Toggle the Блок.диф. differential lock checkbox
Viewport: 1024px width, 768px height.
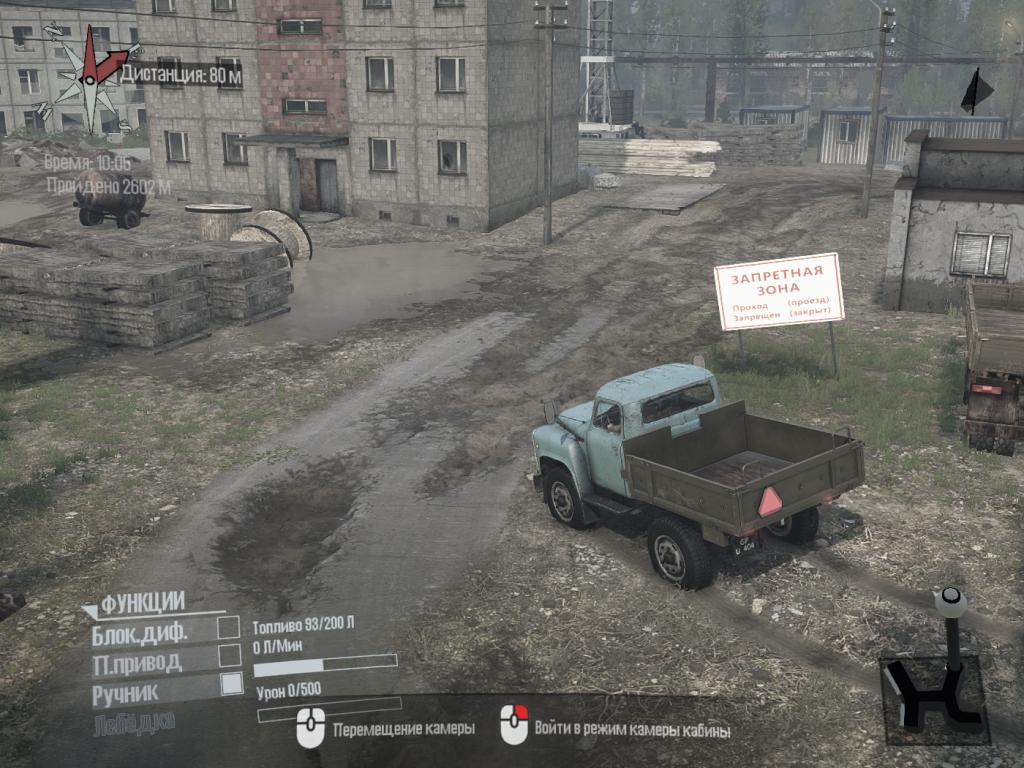pyautogui.click(x=229, y=627)
